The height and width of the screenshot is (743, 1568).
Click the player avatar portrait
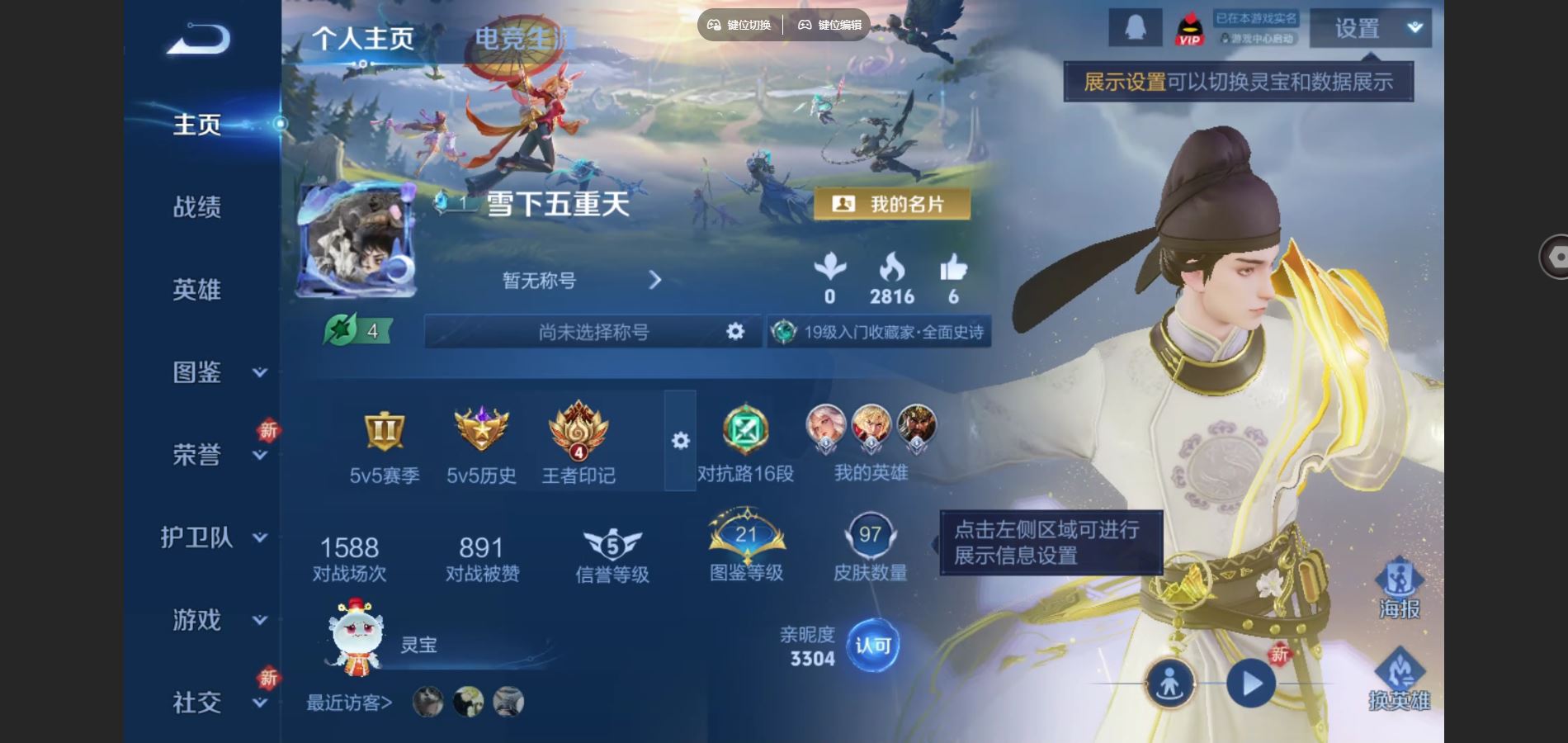(357, 240)
